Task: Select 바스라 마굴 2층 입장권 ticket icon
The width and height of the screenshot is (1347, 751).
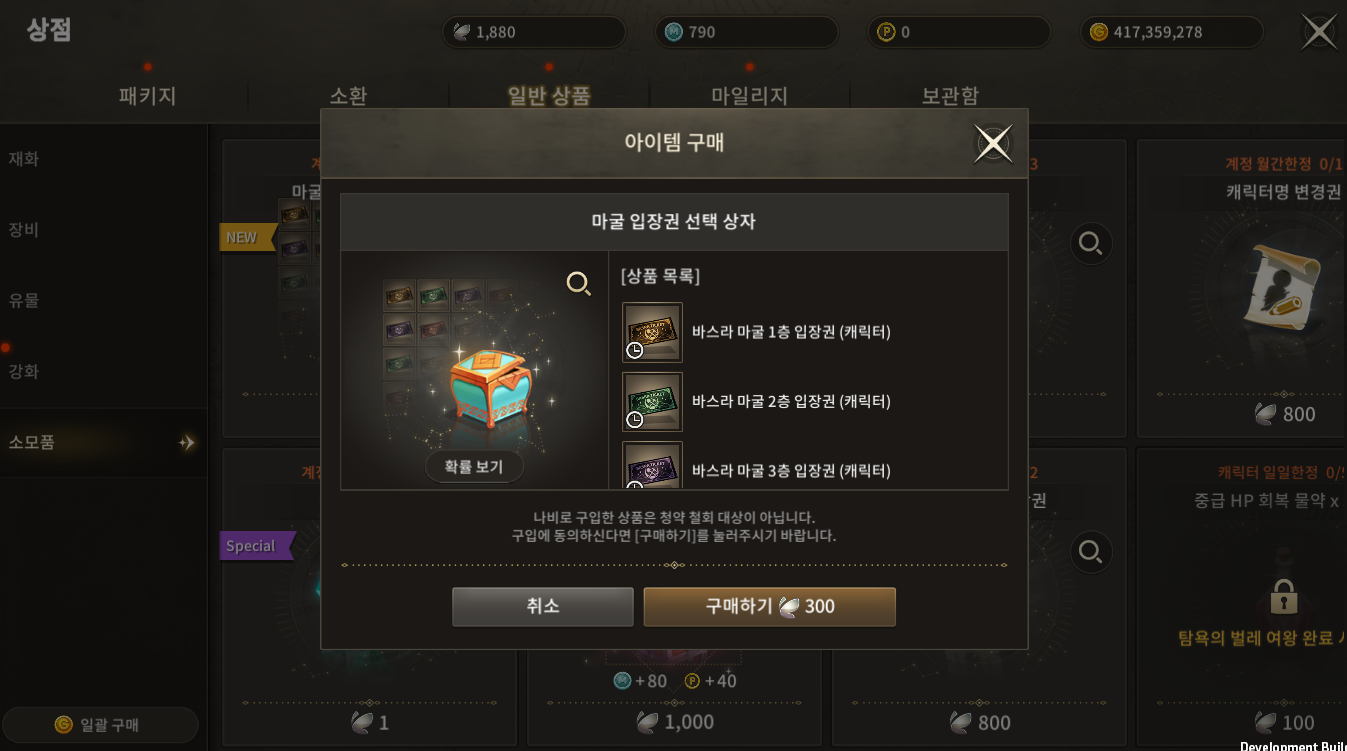Action: [x=652, y=402]
